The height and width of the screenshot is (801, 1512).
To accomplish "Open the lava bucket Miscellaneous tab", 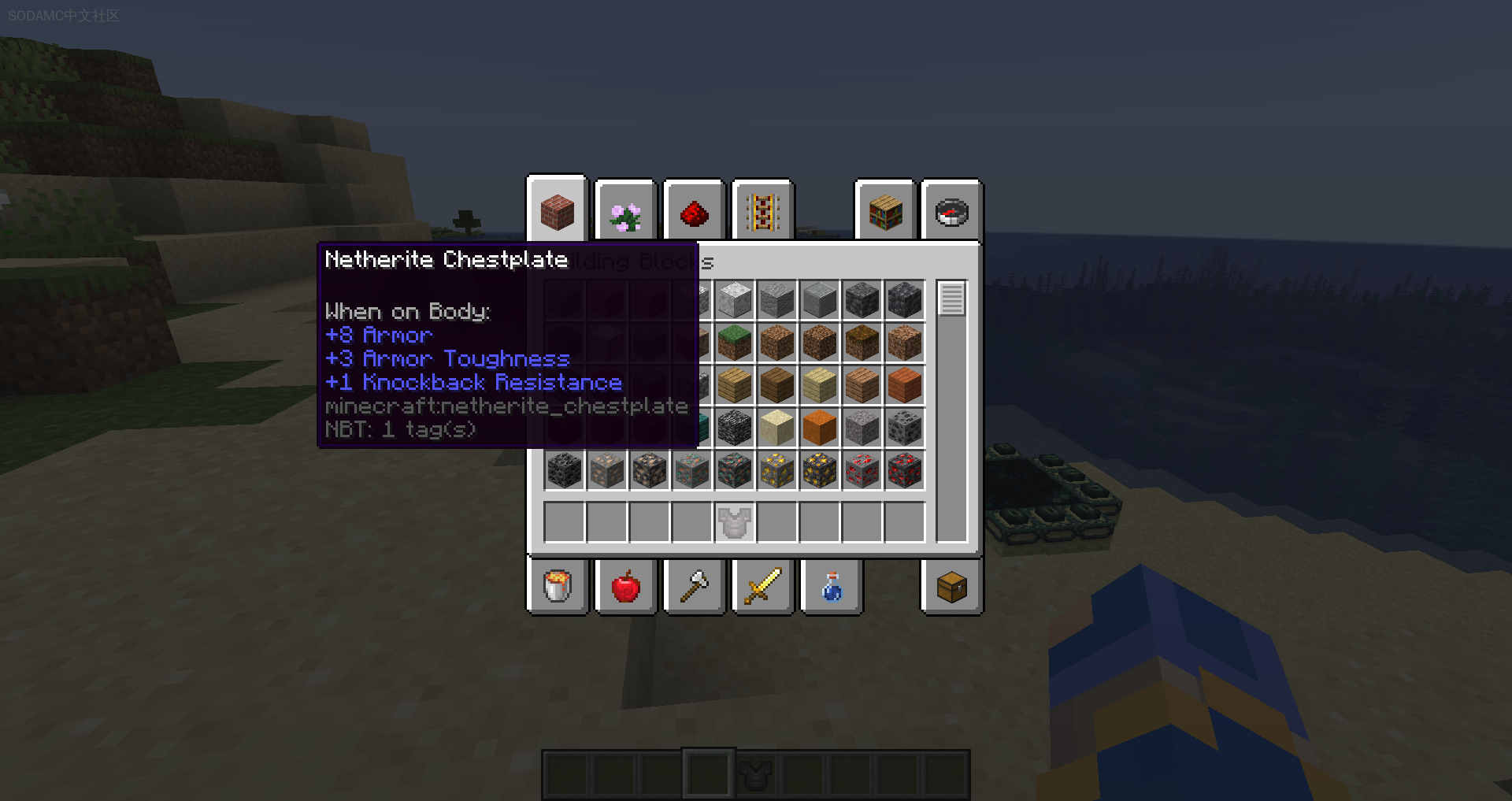I will click(557, 587).
